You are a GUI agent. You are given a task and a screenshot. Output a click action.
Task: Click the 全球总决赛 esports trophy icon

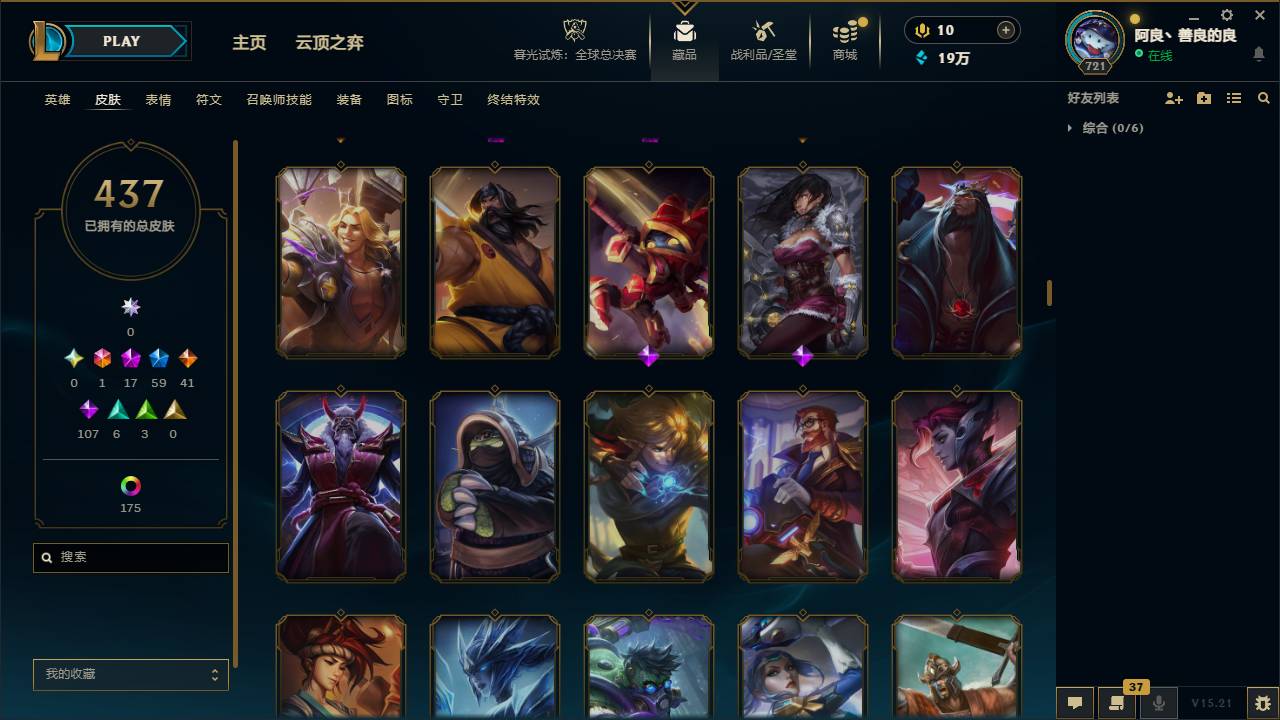pyautogui.click(x=574, y=30)
